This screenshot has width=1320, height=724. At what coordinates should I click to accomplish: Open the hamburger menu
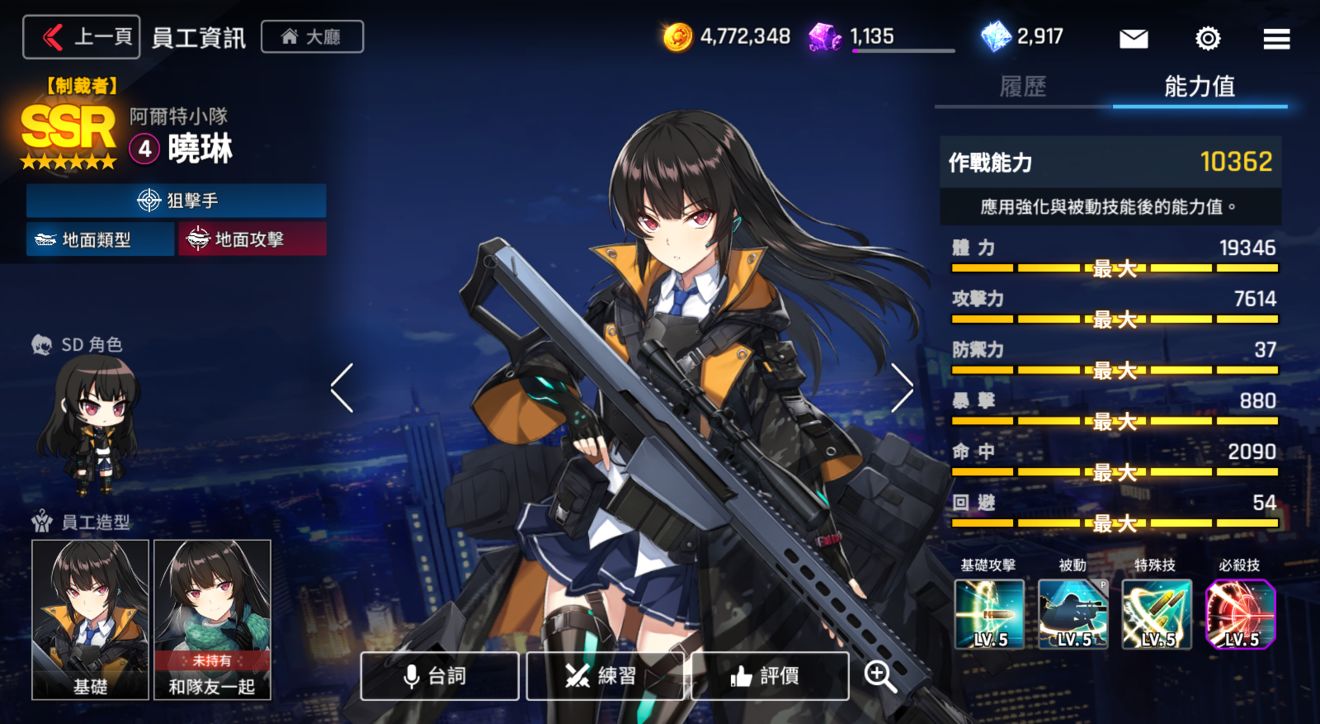[1276, 38]
